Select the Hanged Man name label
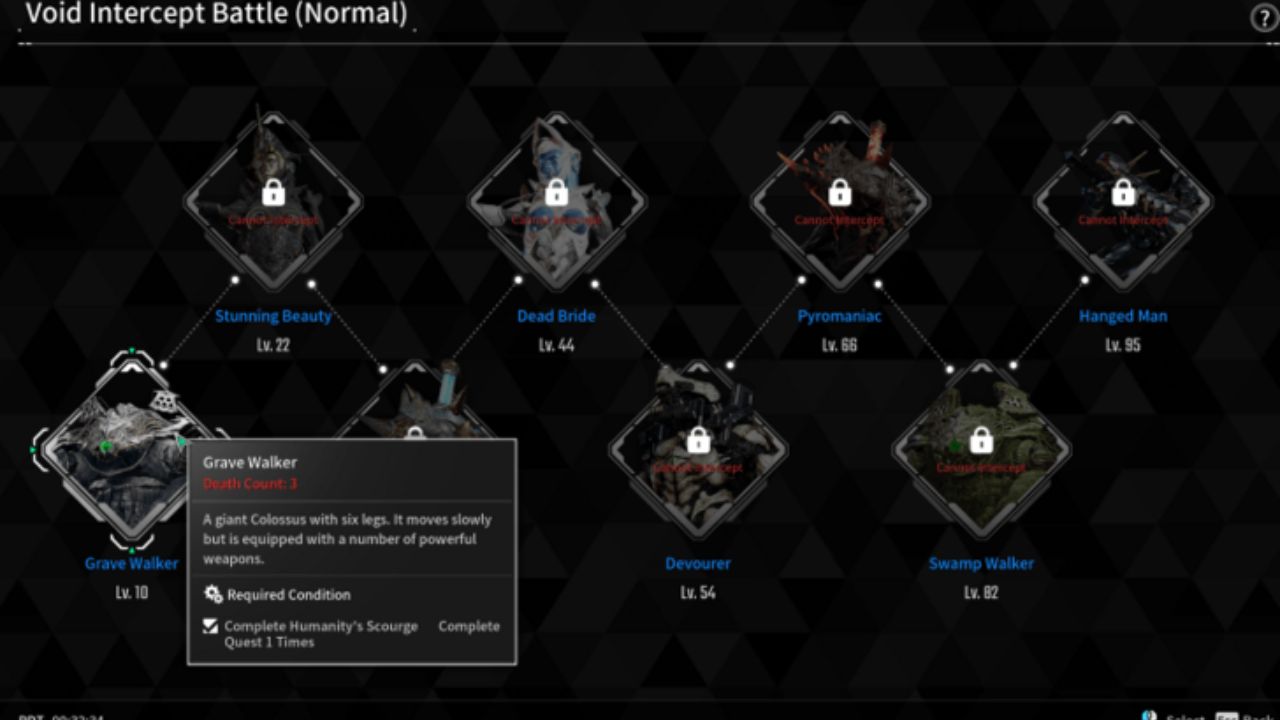1280x720 pixels. (x=1125, y=315)
